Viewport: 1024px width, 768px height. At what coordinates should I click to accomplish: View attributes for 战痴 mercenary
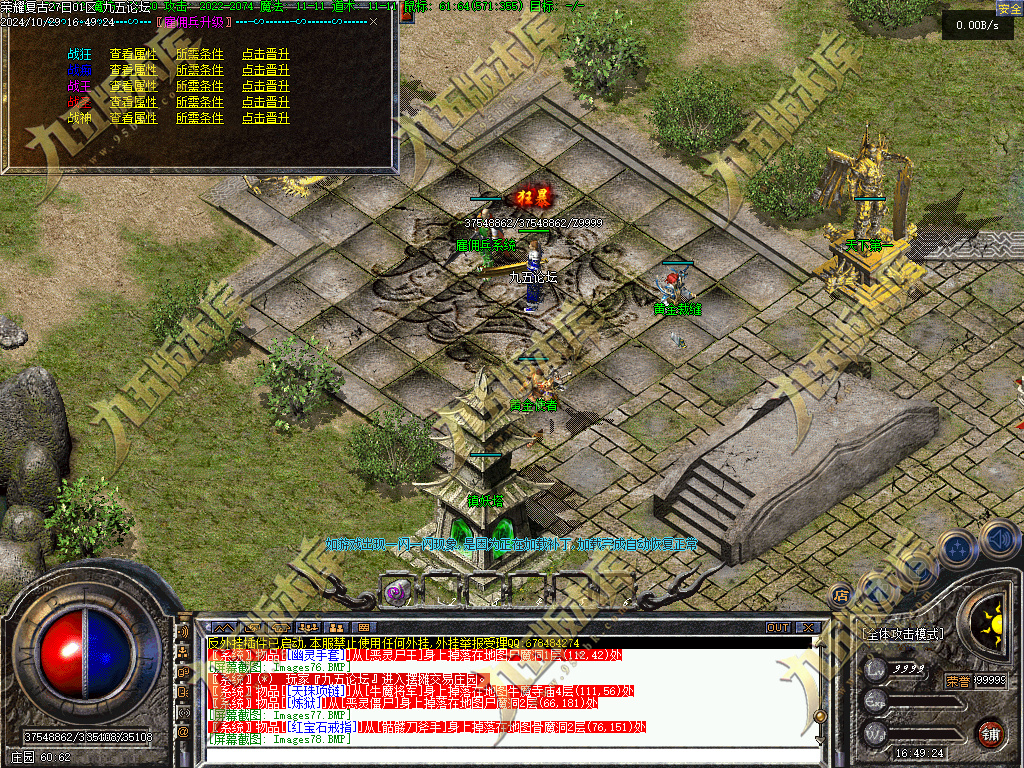133,71
